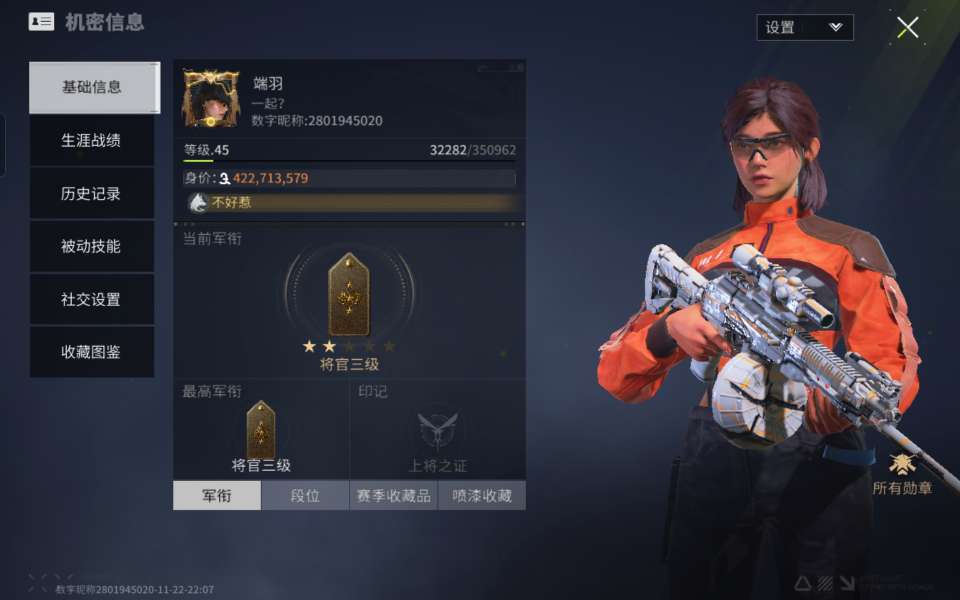
Task: Click the player avatar portrait
Action: (x=211, y=98)
